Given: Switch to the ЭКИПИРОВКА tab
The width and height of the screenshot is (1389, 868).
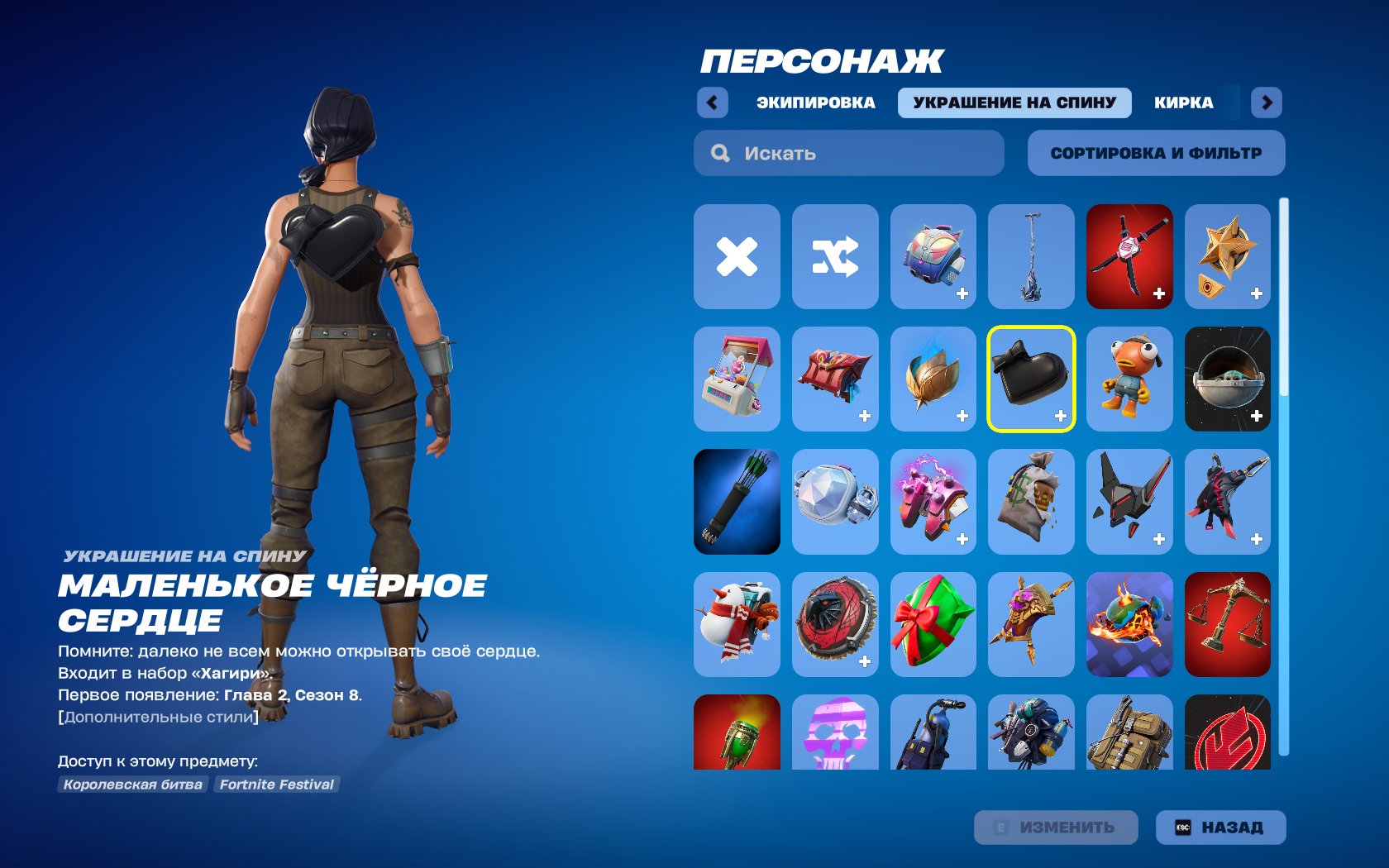Looking at the screenshot, I should point(815,103).
